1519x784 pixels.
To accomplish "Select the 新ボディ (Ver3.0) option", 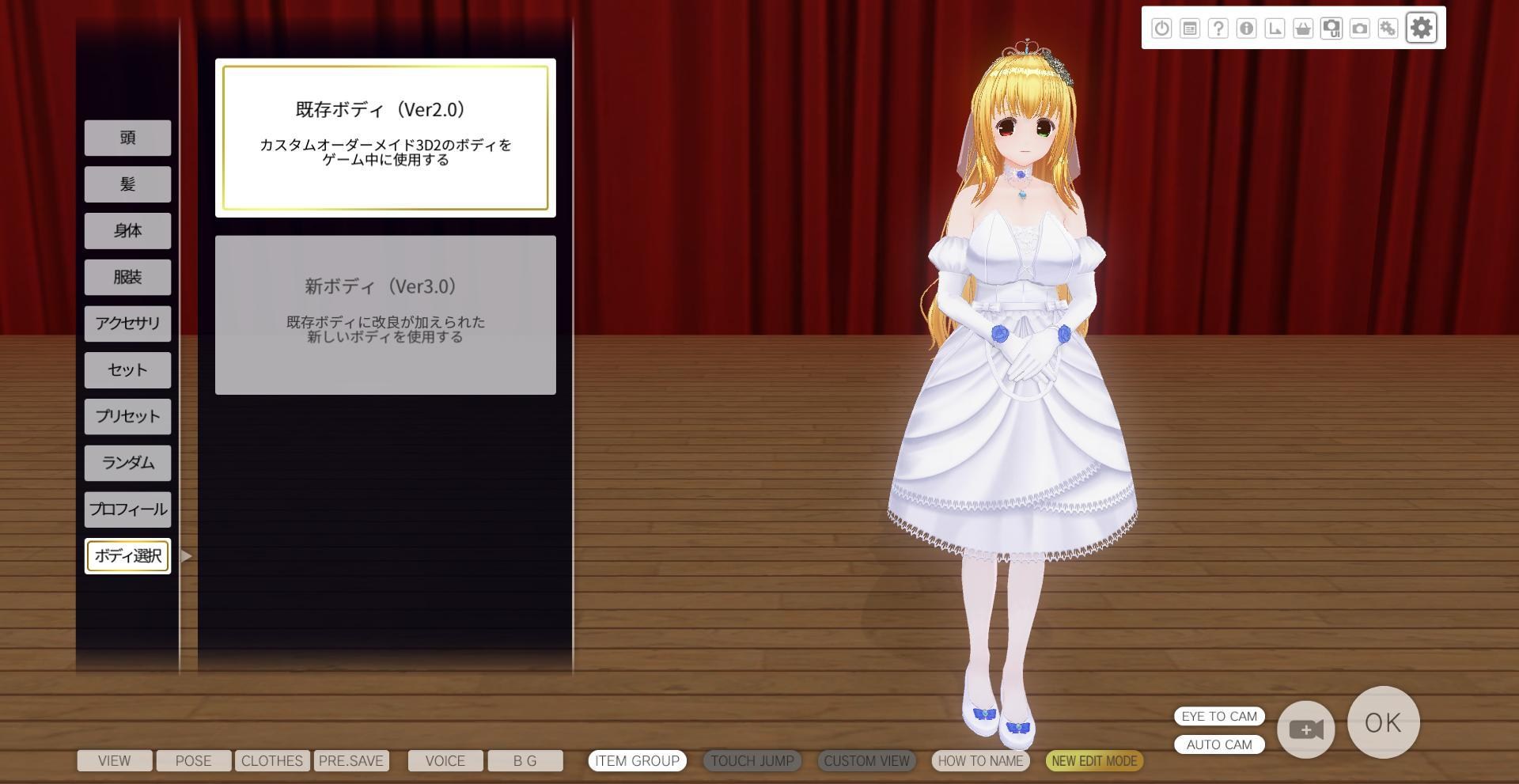I will pos(385,313).
